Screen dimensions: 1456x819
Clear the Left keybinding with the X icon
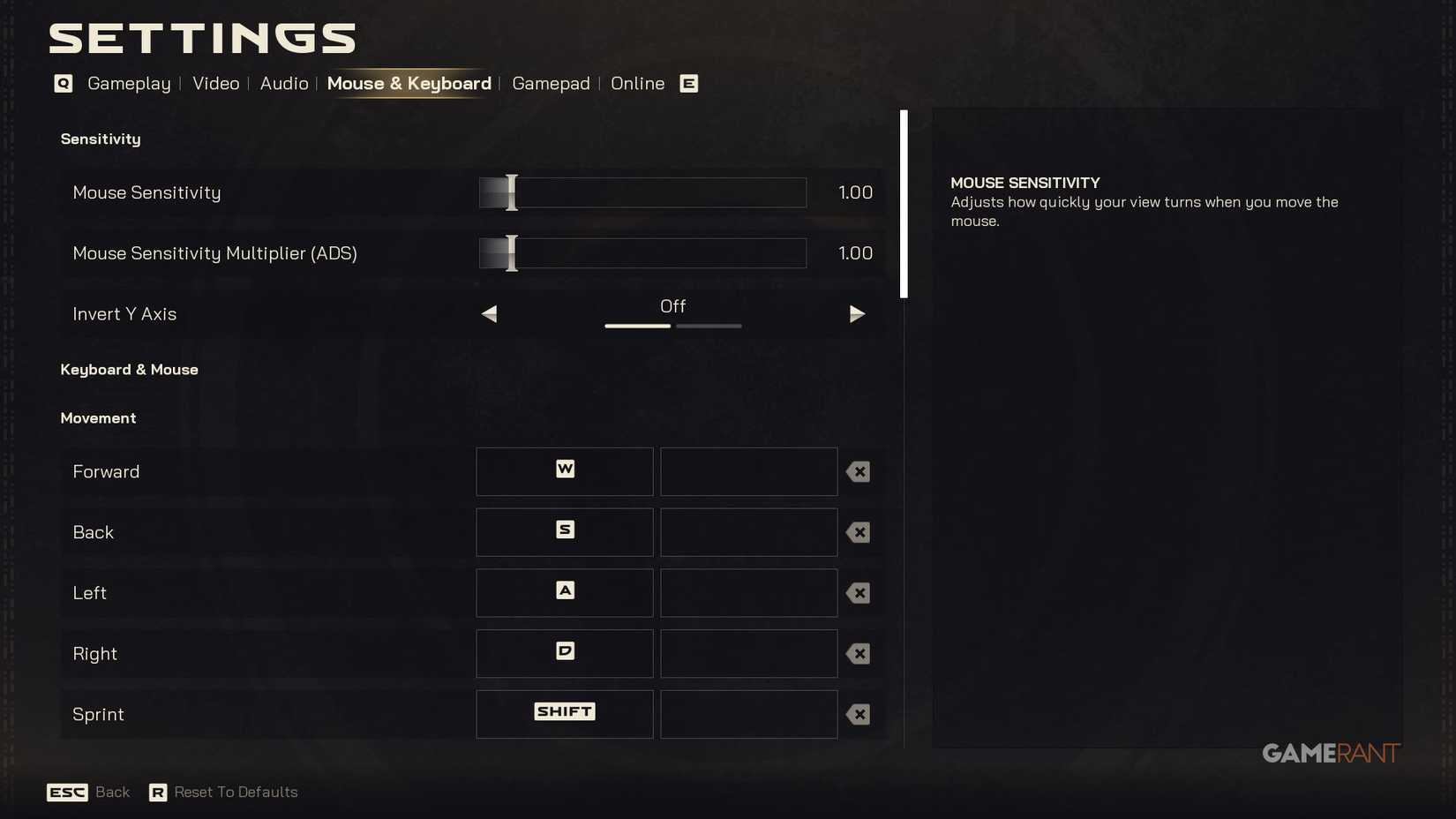(x=857, y=593)
